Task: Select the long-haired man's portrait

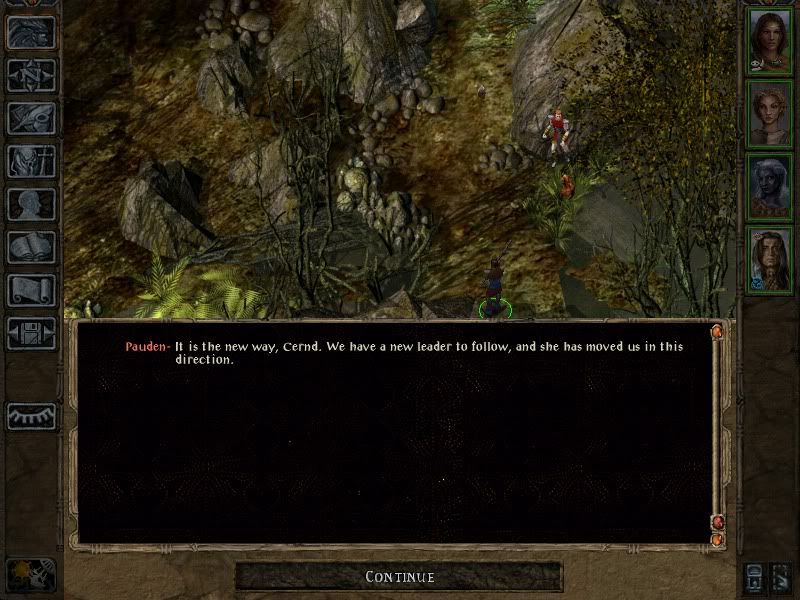Action: click(x=769, y=261)
